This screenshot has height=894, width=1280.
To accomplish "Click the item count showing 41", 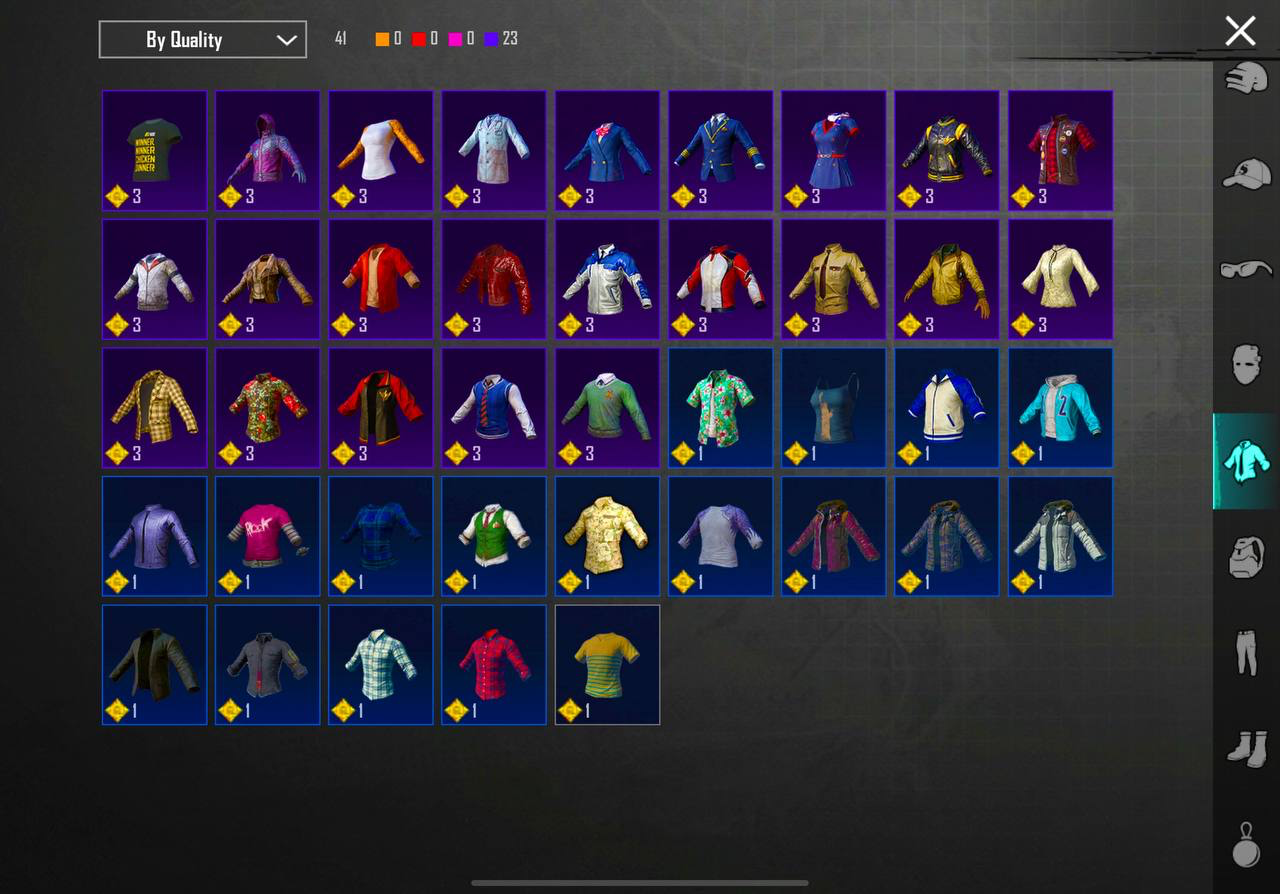I will [339, 38].
